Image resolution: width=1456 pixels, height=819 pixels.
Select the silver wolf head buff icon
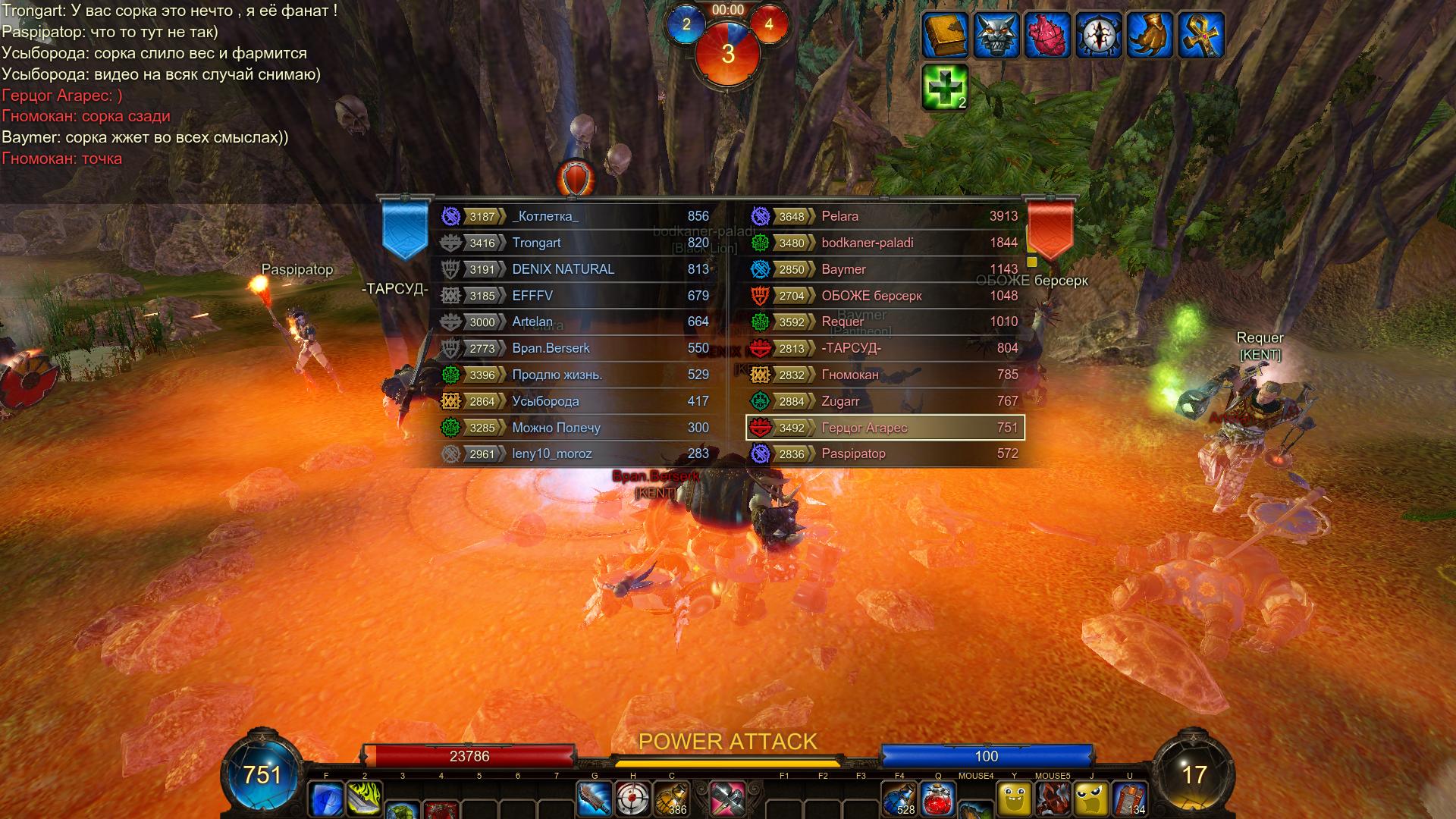[x=996, y=35]
